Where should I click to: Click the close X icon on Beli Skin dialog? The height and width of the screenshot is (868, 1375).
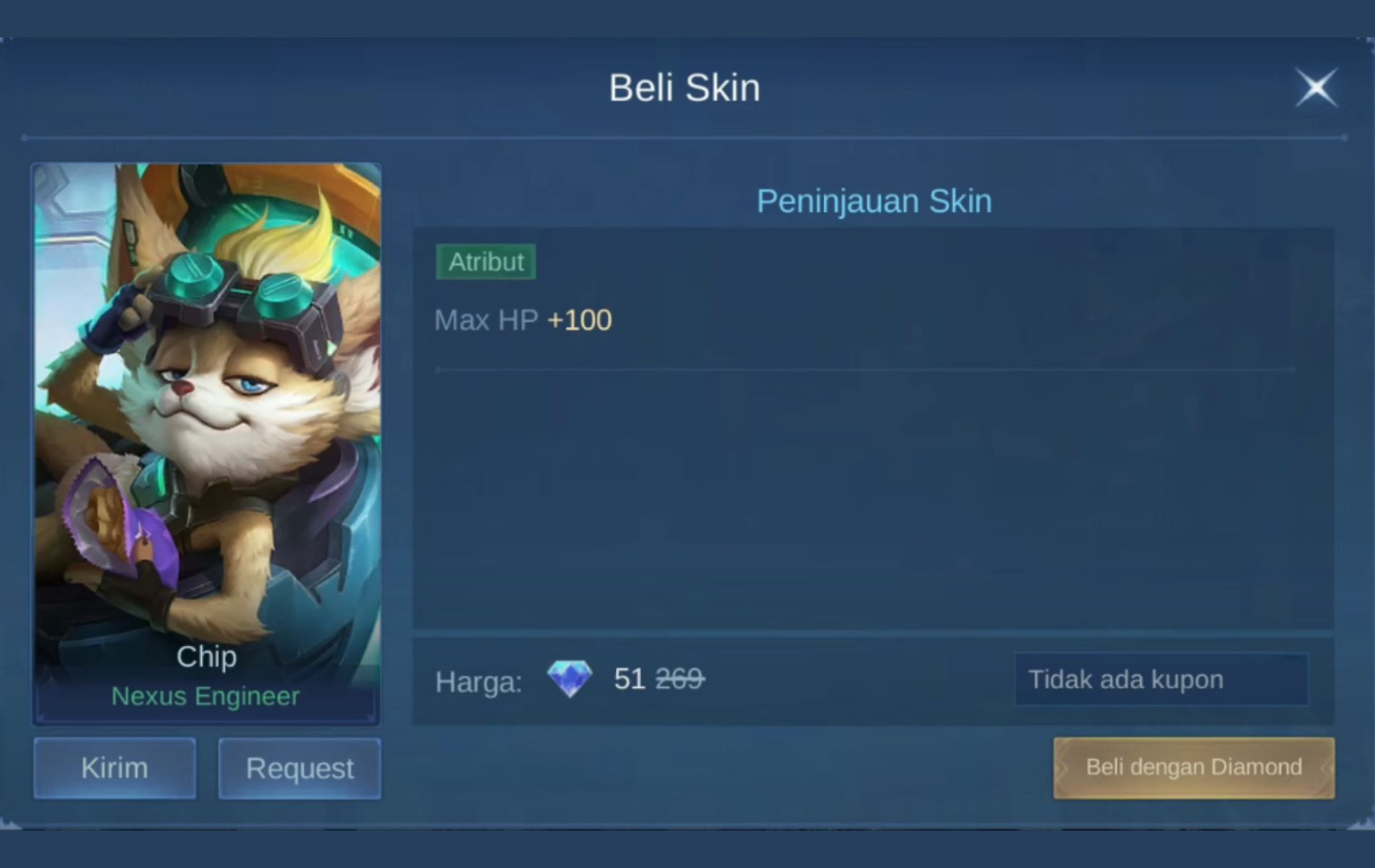pos(1316,87)
